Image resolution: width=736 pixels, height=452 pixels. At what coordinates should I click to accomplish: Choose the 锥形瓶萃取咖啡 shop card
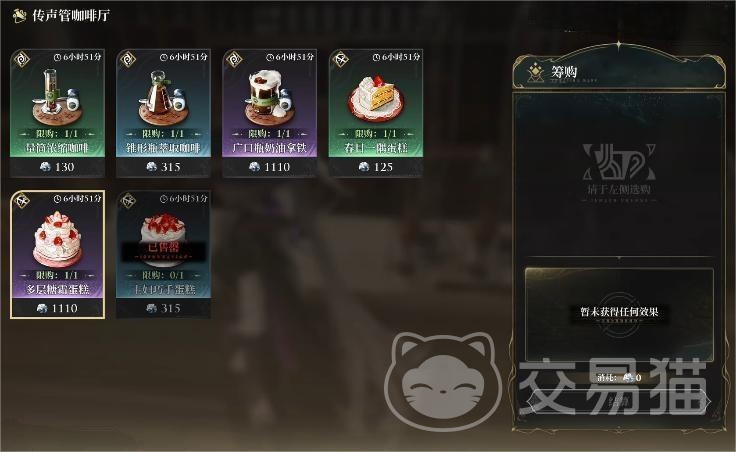[163, 112]
